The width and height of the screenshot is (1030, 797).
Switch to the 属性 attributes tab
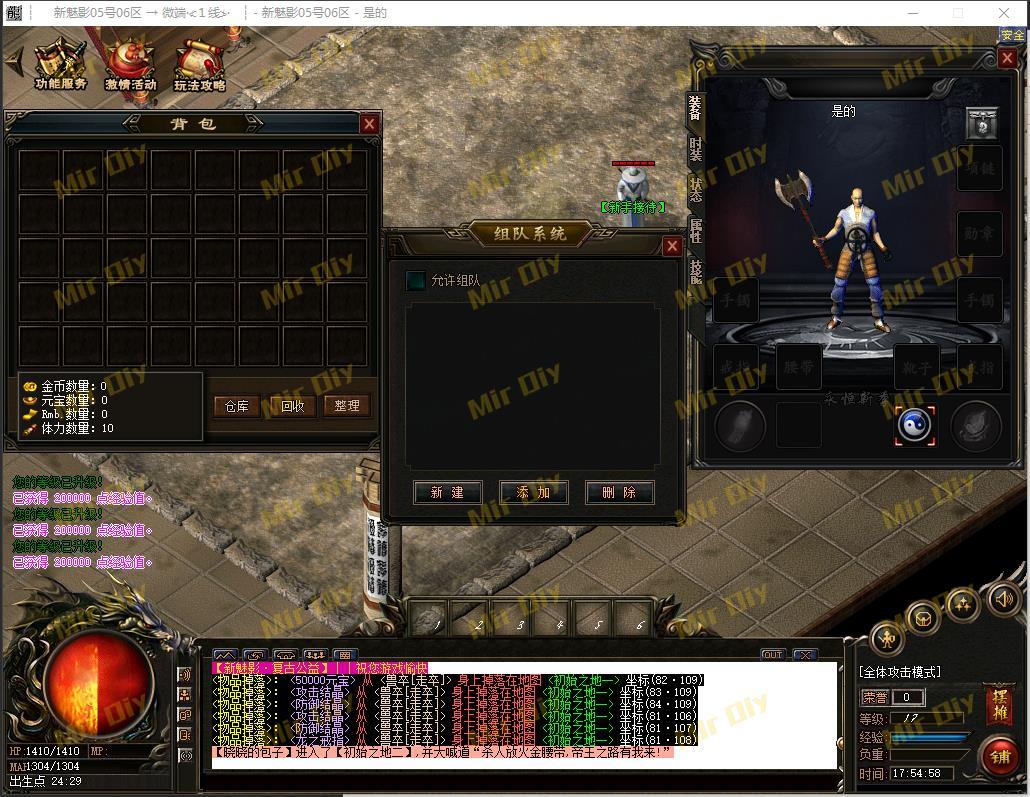[696, 231]
